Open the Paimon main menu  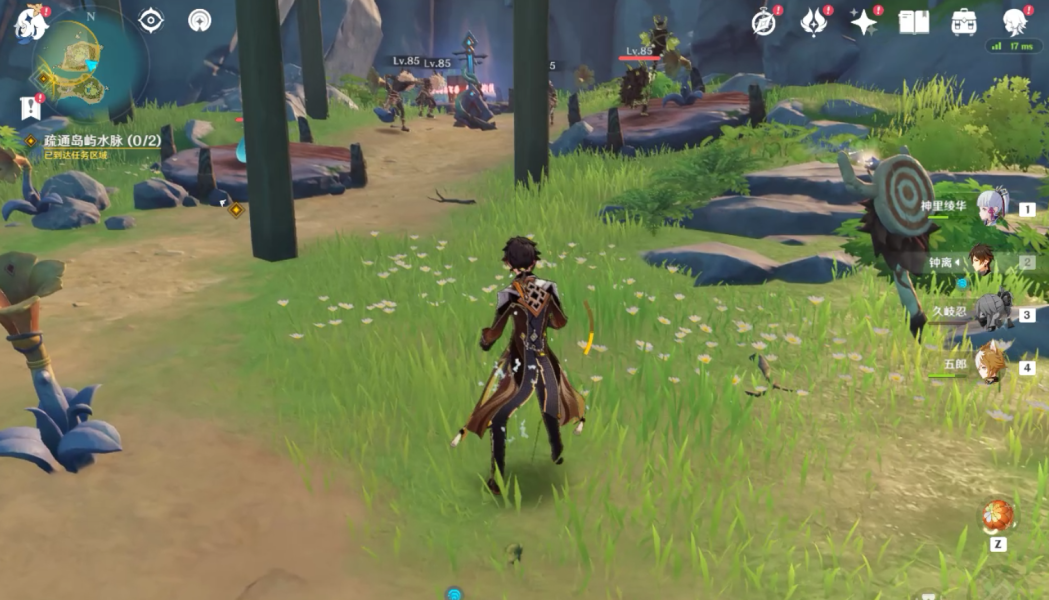click(x=30, y=22)
